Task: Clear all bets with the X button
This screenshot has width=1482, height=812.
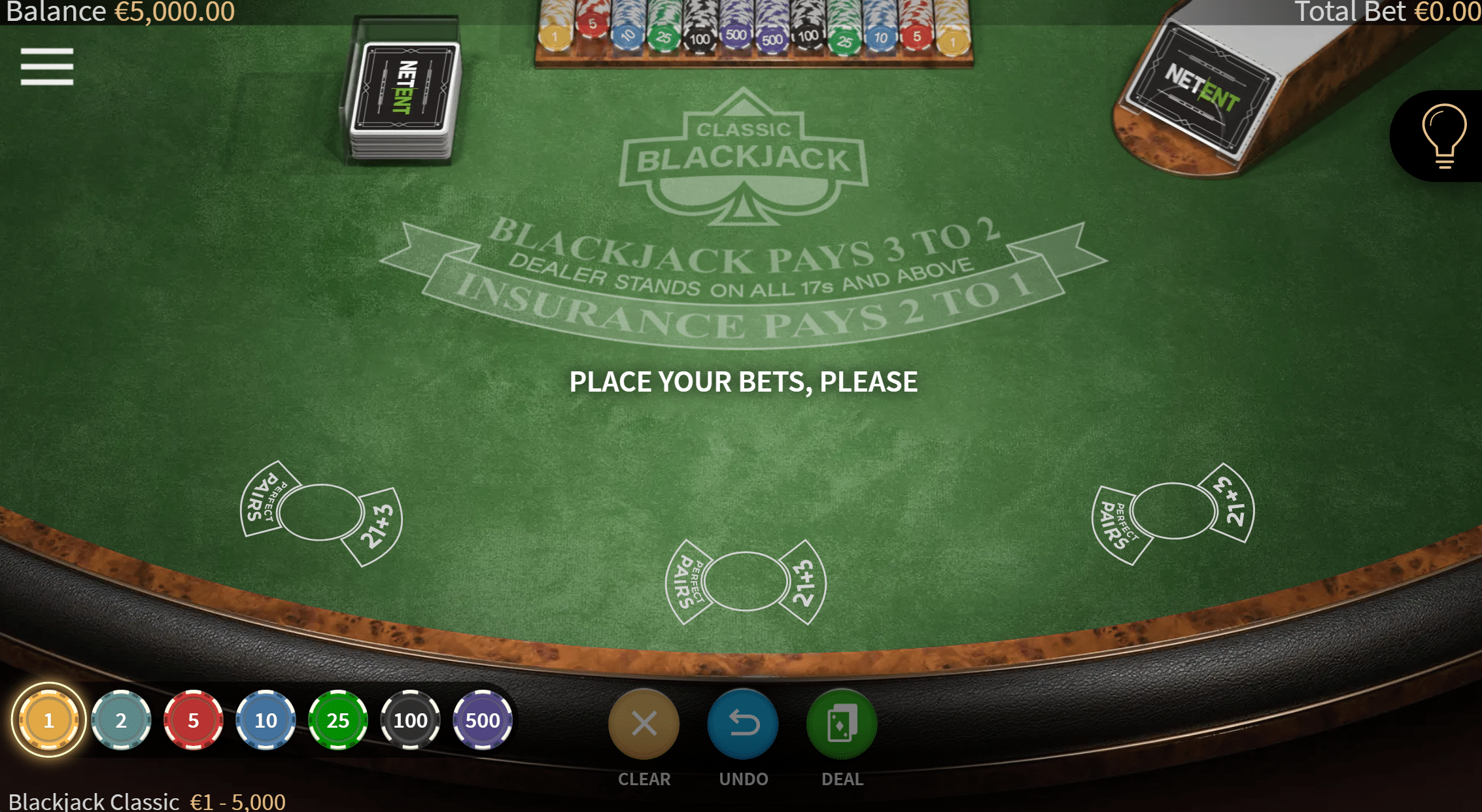Action: pyautogui.click(x=644, y=724)
